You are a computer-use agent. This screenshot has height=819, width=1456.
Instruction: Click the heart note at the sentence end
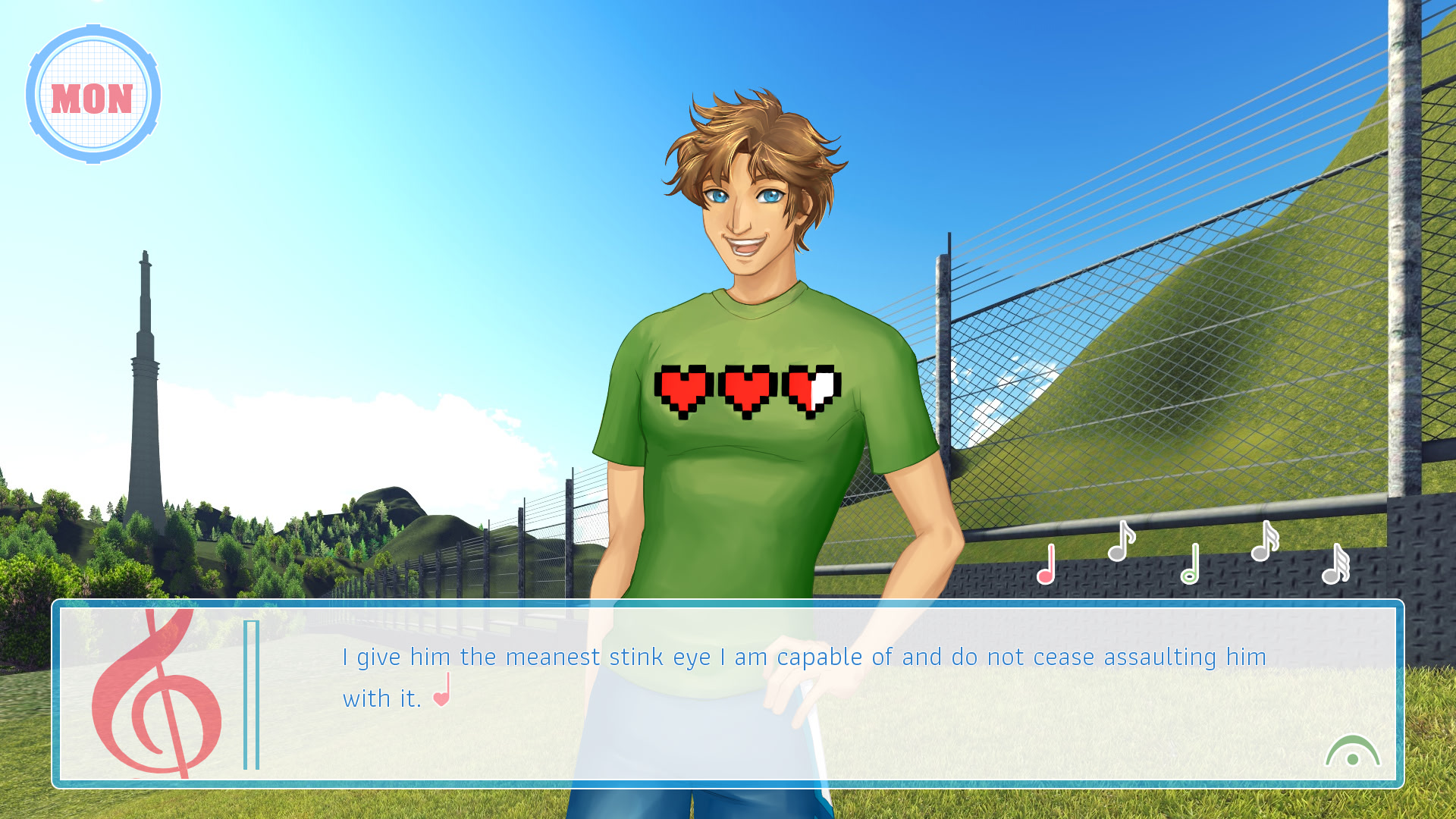pos(443,698)
